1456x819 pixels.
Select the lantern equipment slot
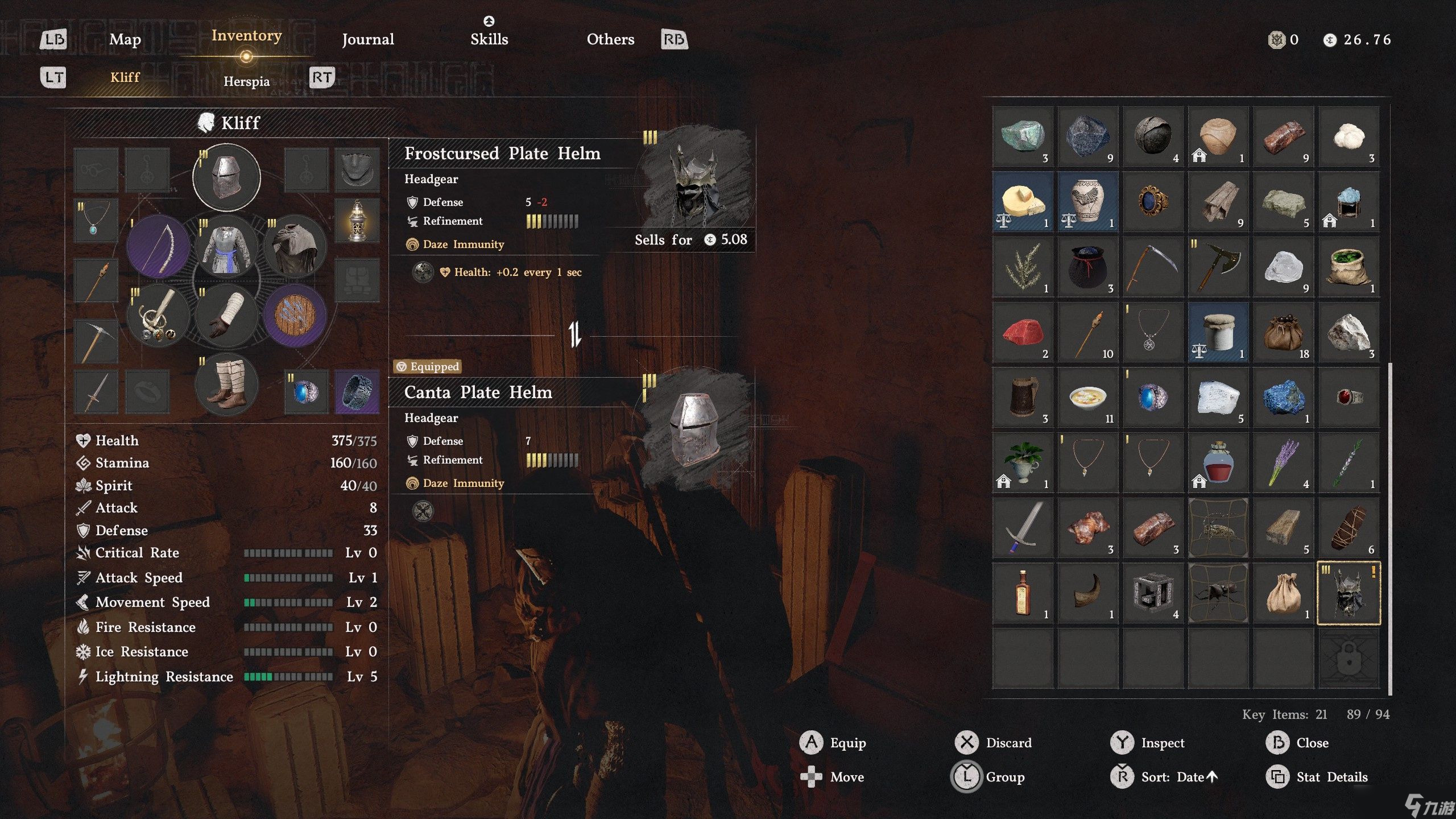pyautogui.click(x=357, y=221)
